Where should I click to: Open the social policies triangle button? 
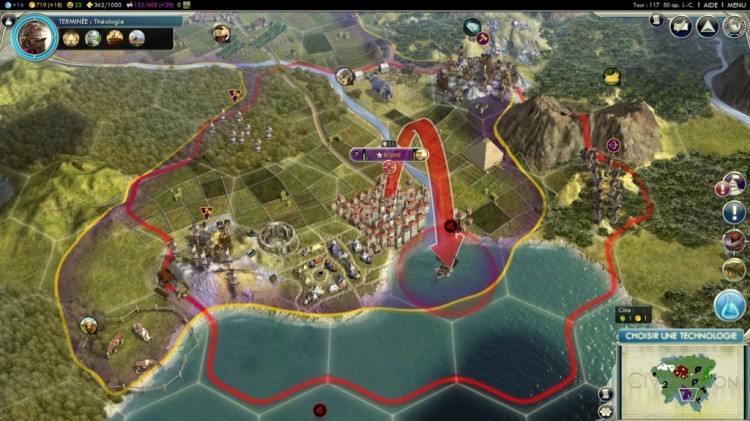point(706,26)
